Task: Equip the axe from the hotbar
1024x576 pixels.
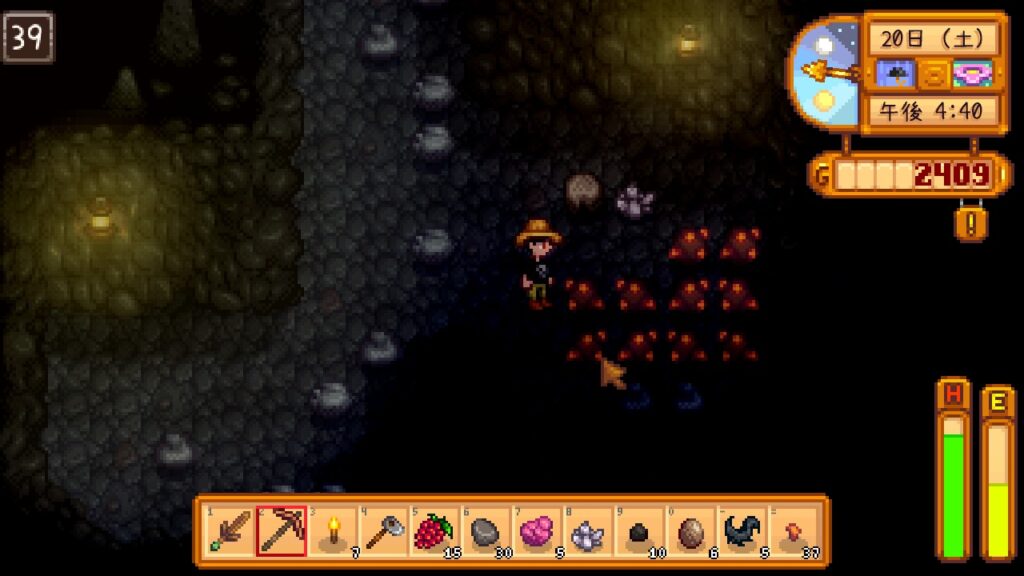Action: pyautogui.click(x=383, y=531)
